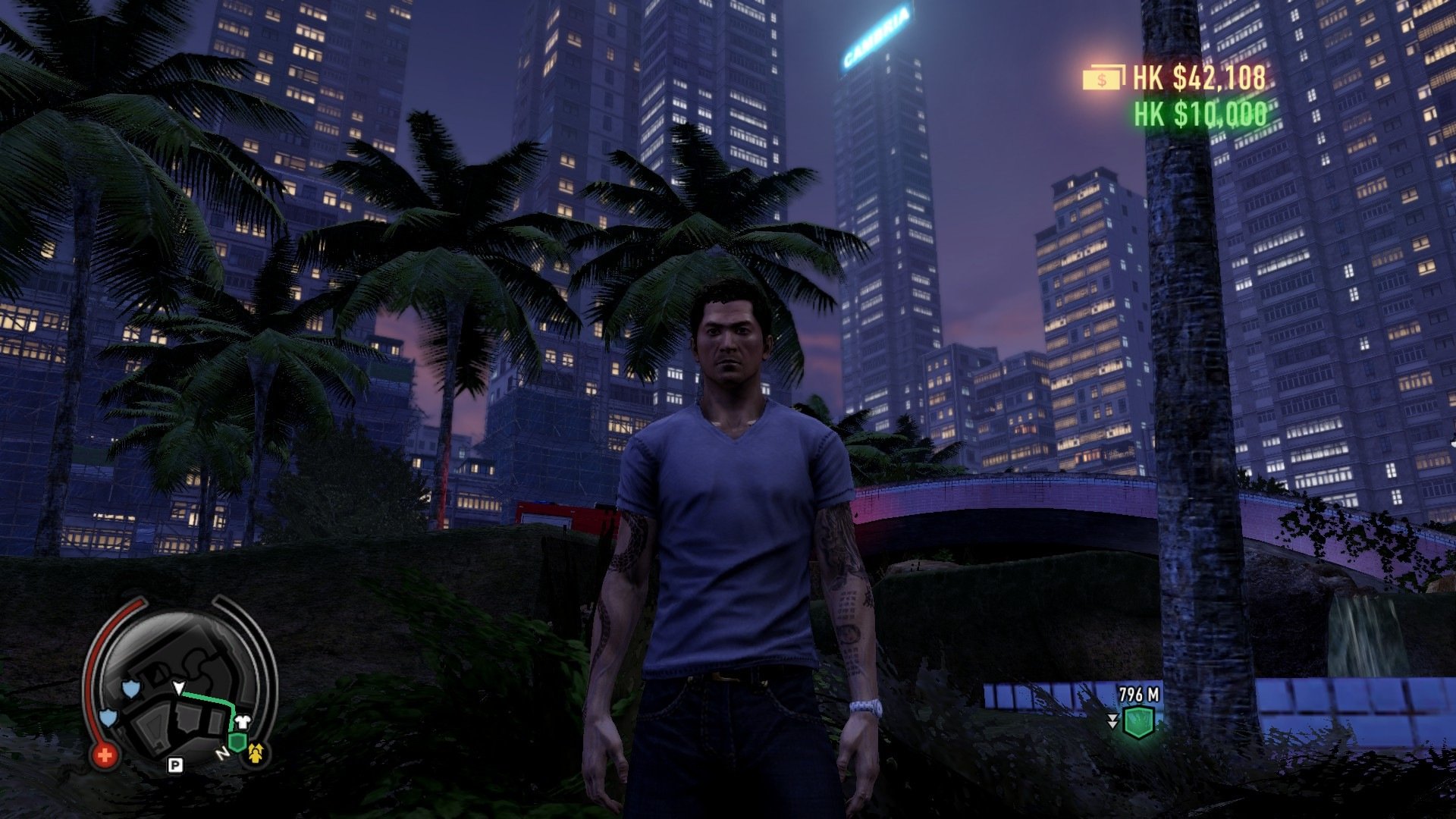Click the white player arrow on the minimap

pos(179,688)
